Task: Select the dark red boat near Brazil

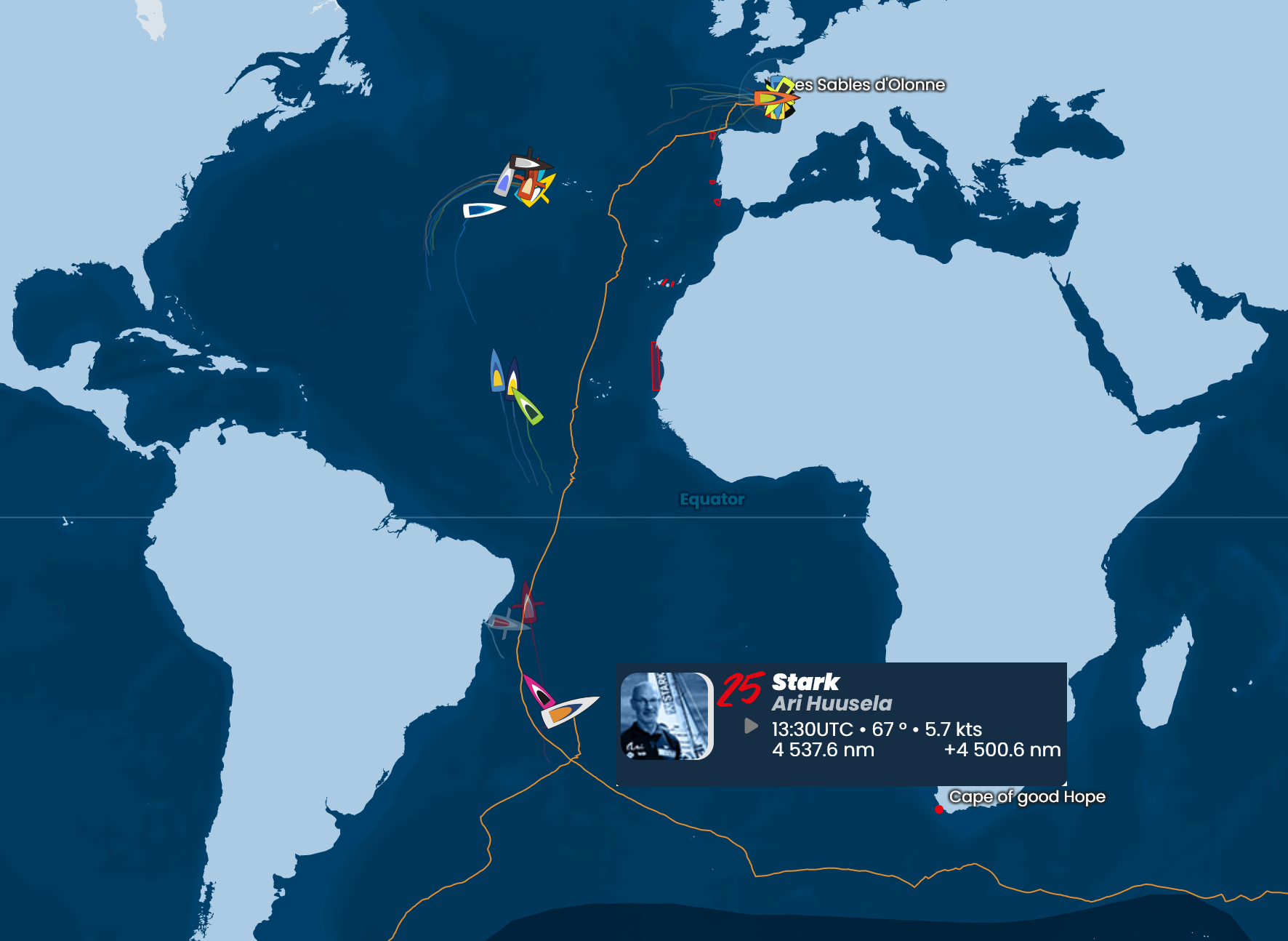Action: [528, 603]
